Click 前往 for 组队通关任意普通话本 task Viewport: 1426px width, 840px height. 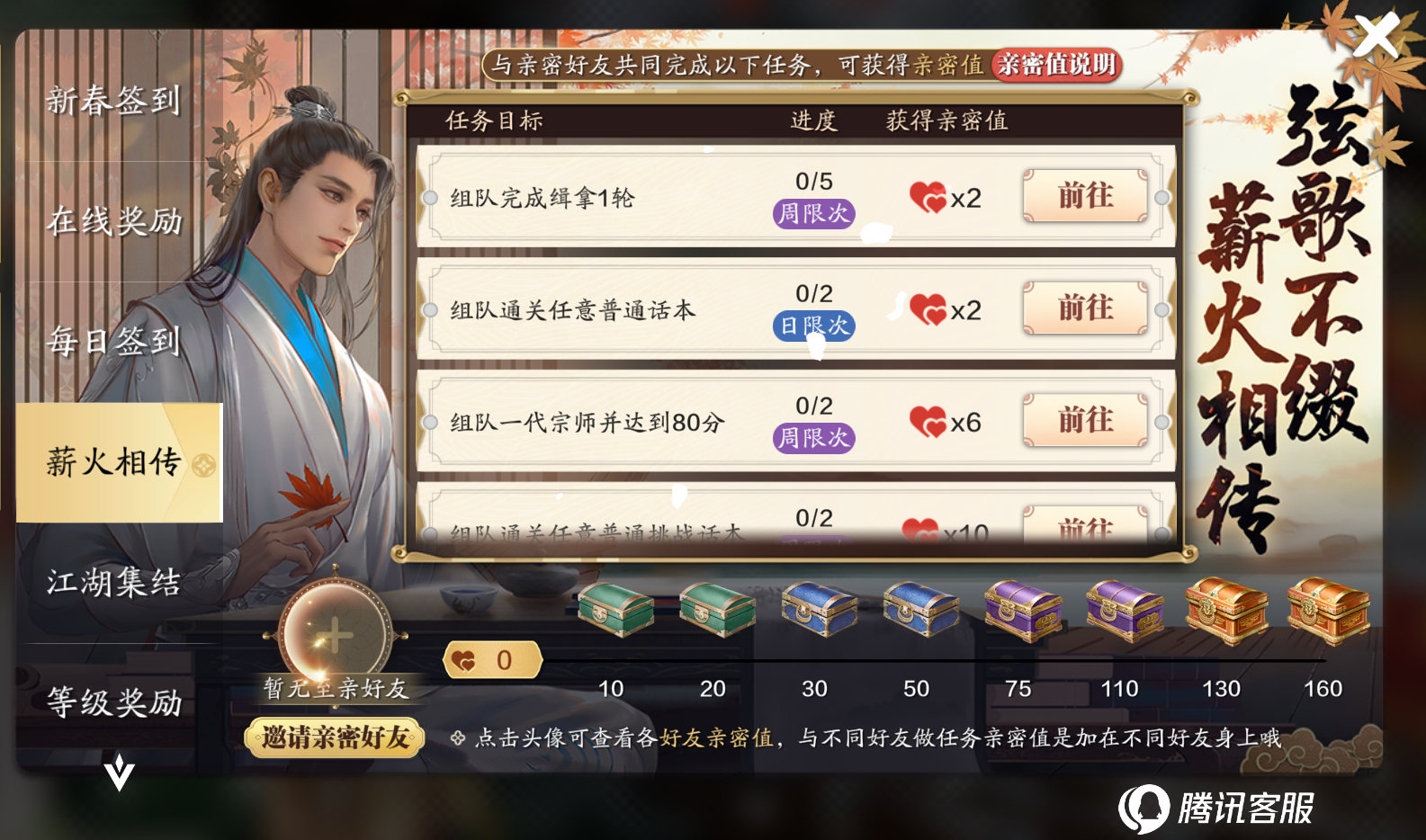tap(1085, 309)
